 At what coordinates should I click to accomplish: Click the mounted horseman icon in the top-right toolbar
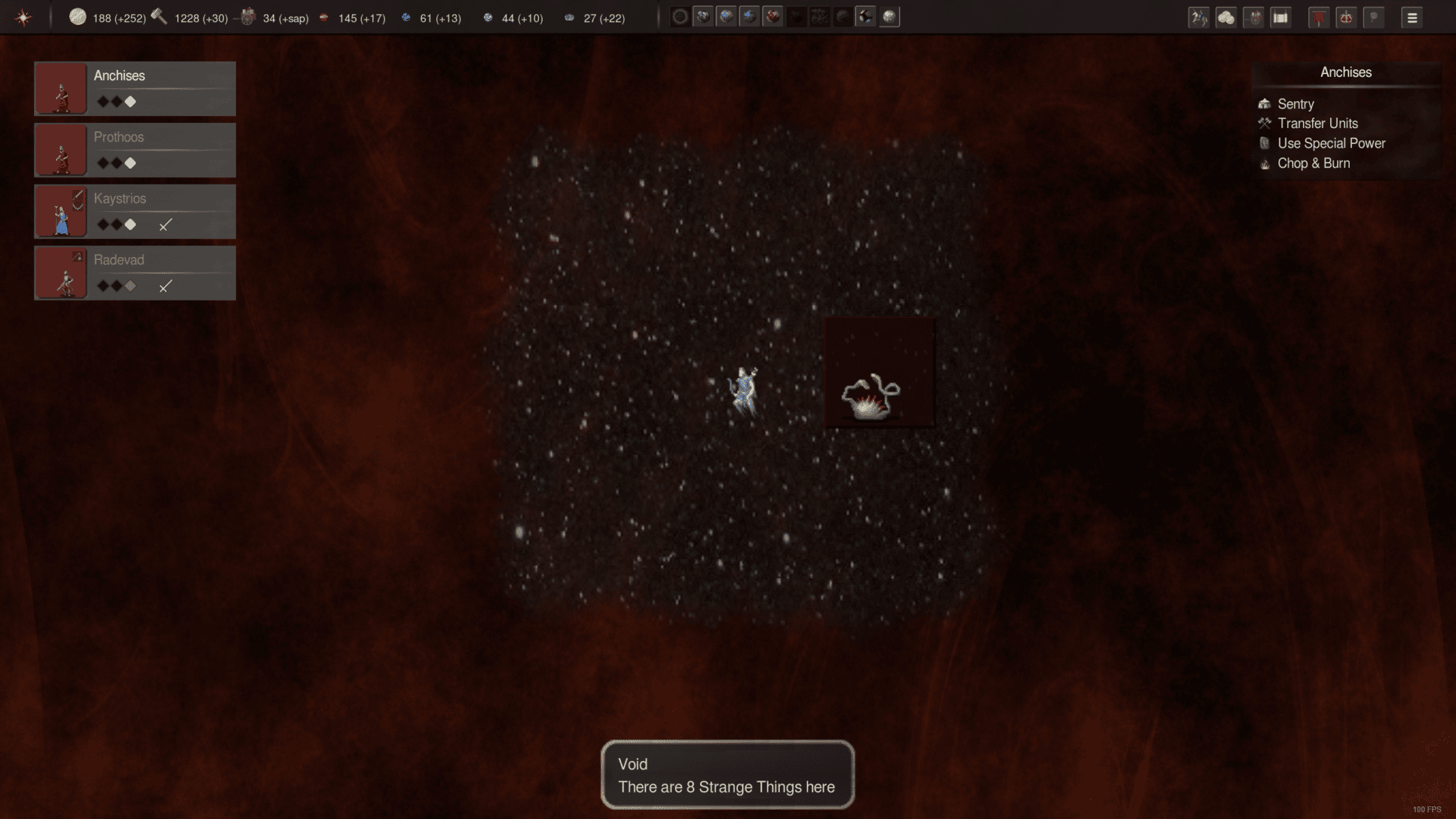coord(1200,17)
